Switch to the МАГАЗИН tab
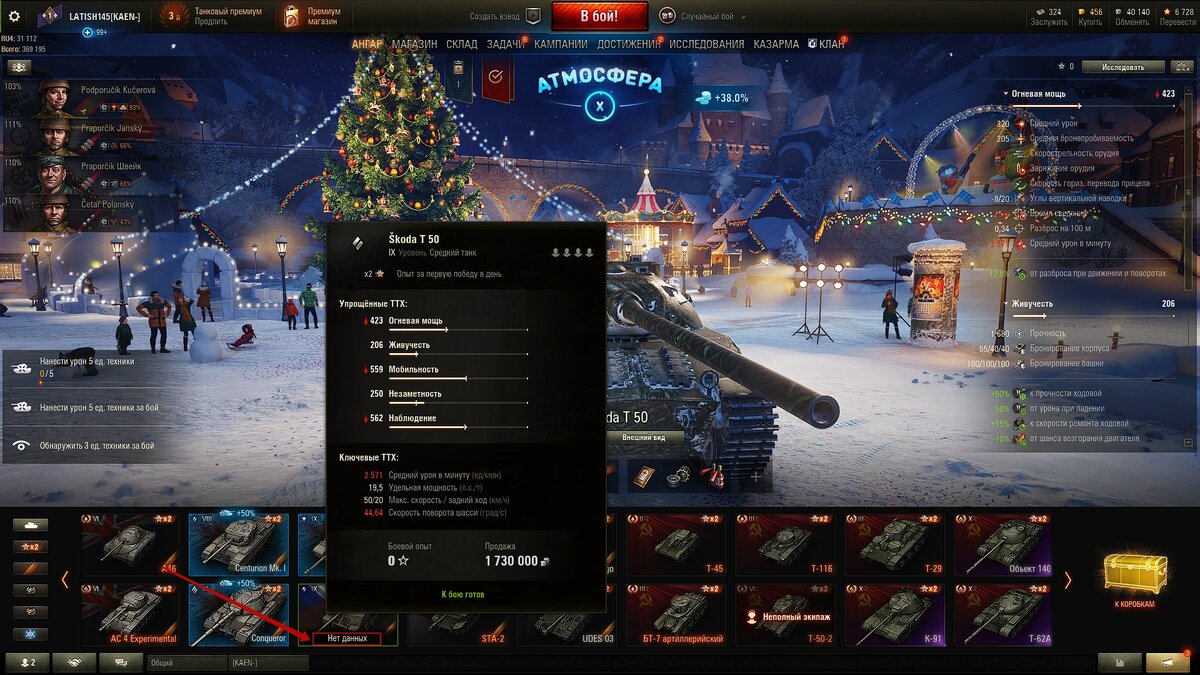Image resolution: width=1200 pixels, height=675 pixels. [414, 44]
